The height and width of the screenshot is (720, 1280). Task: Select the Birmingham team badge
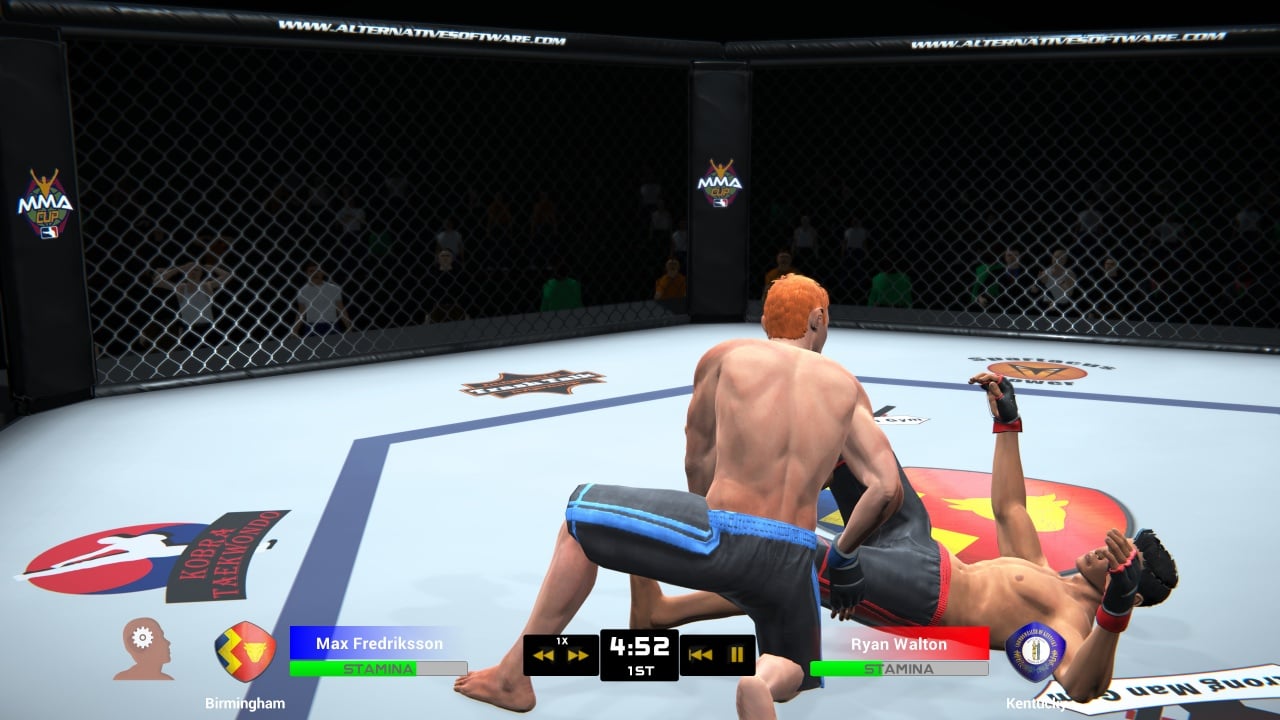(245, 651)
